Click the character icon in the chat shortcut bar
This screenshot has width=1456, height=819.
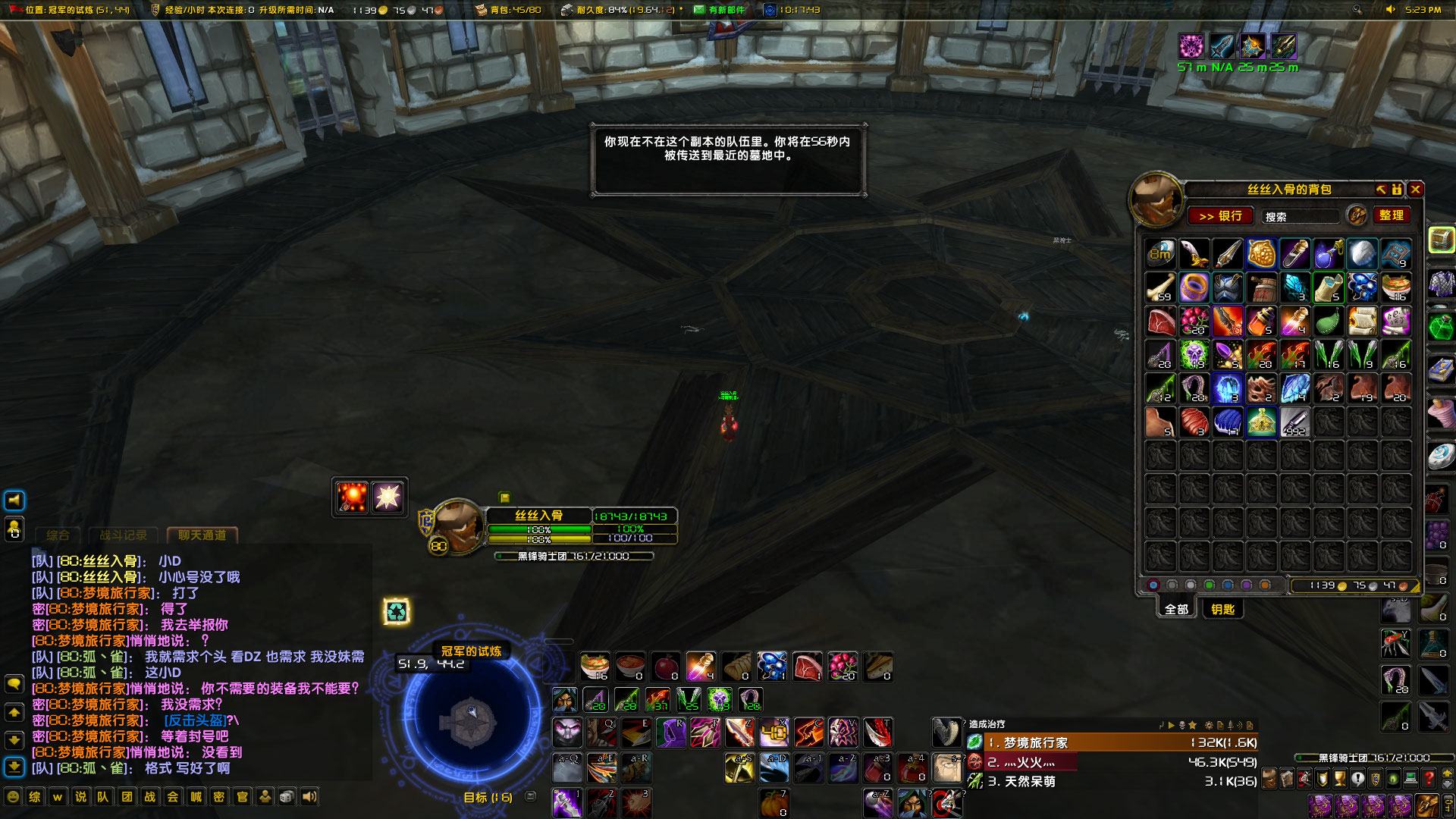click(265, 797)
